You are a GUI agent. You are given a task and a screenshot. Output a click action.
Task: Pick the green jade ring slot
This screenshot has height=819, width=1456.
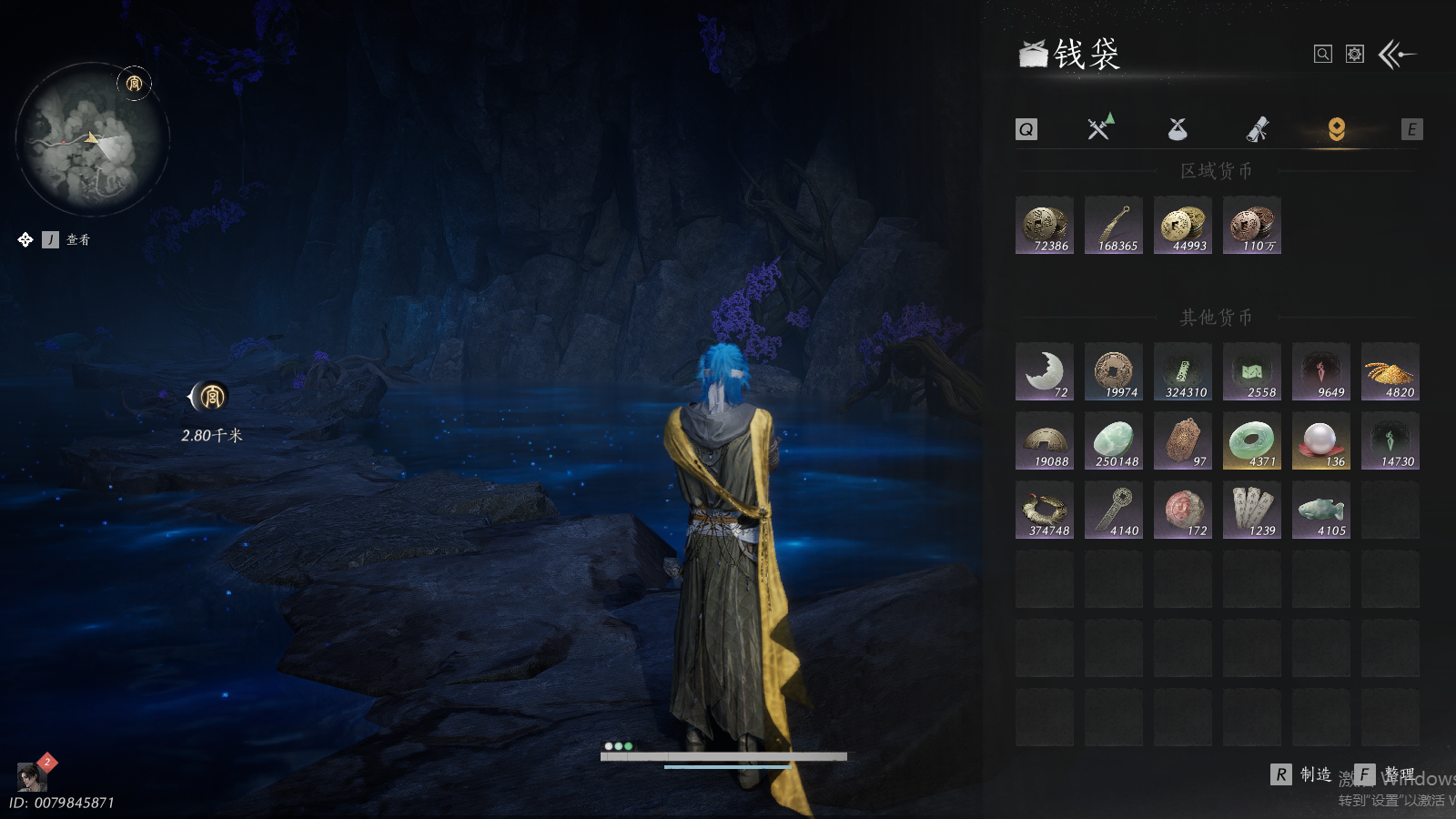(1252, 441)
